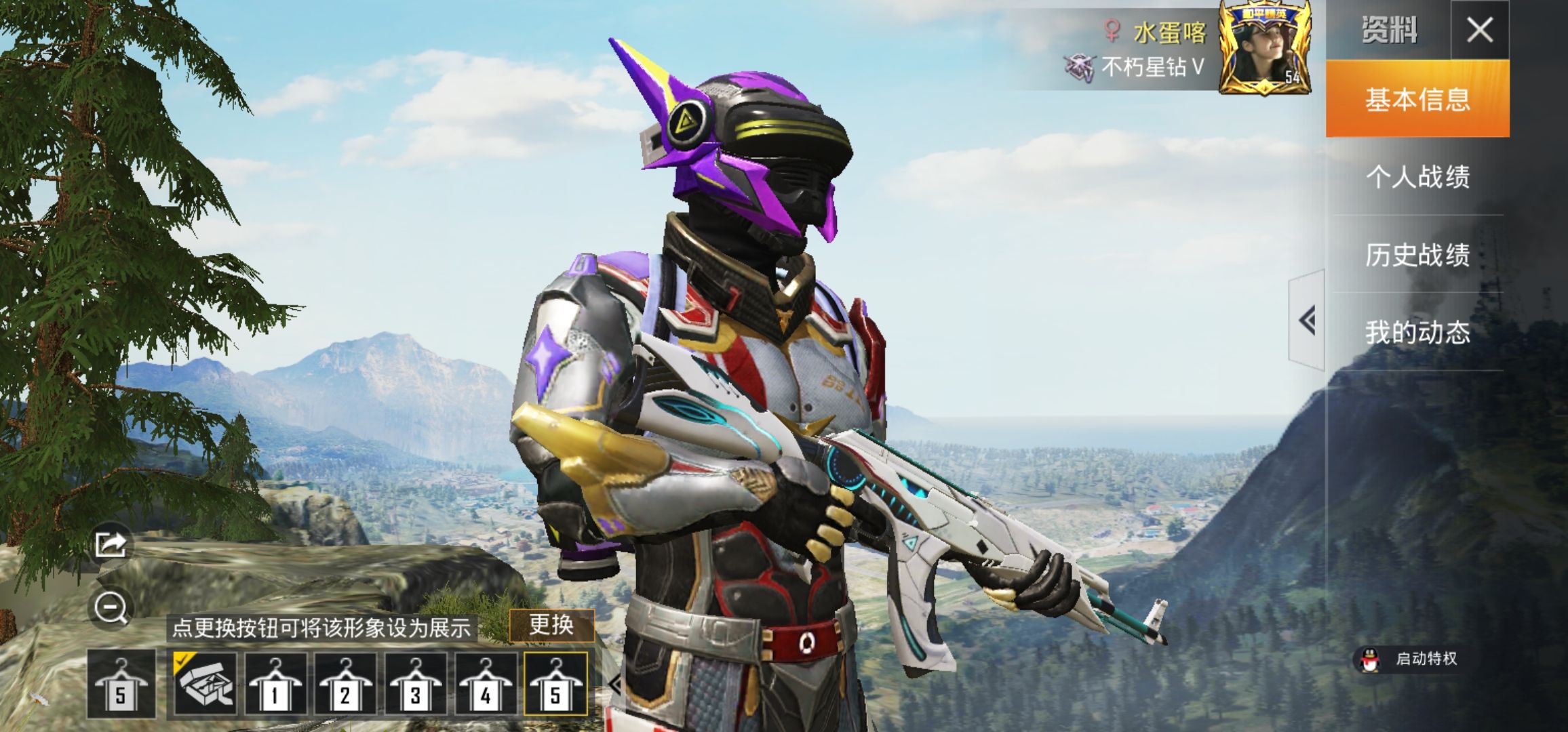The width and height of the screenshot is (1568, 732).
Task: Open the player avatar portrait
Action: click(1264, 49)
